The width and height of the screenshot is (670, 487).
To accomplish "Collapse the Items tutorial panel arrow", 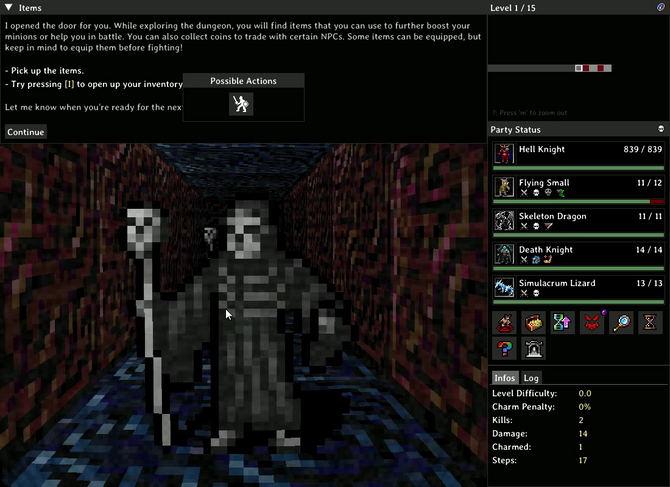I will tap(8, 8).
